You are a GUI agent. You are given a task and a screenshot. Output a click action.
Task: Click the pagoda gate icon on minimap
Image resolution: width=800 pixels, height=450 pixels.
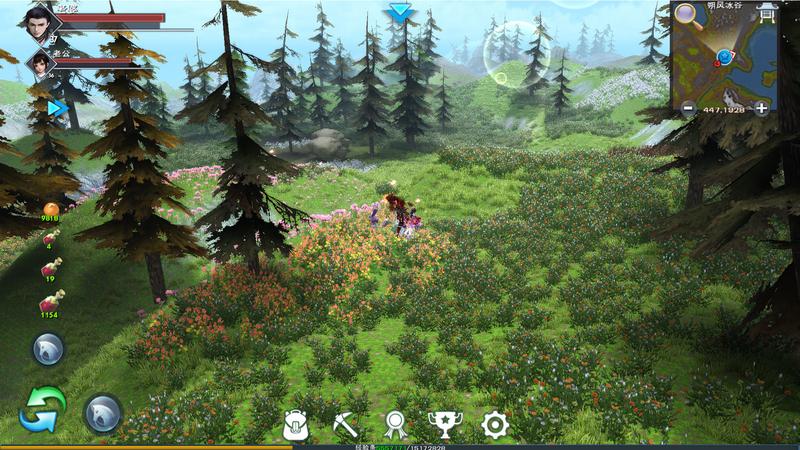[767, 12]
